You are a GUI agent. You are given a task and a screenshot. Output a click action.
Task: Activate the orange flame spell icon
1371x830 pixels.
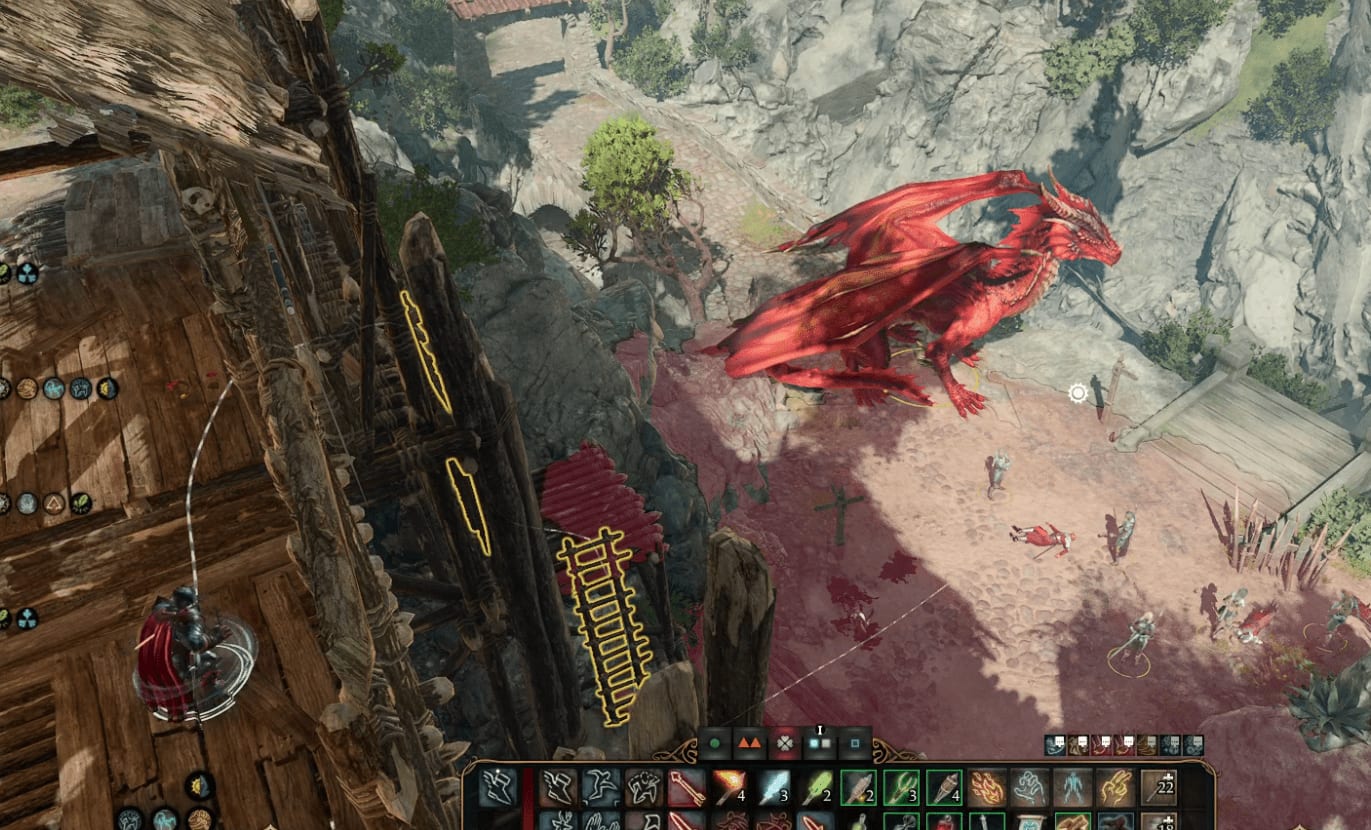(987, 788)
